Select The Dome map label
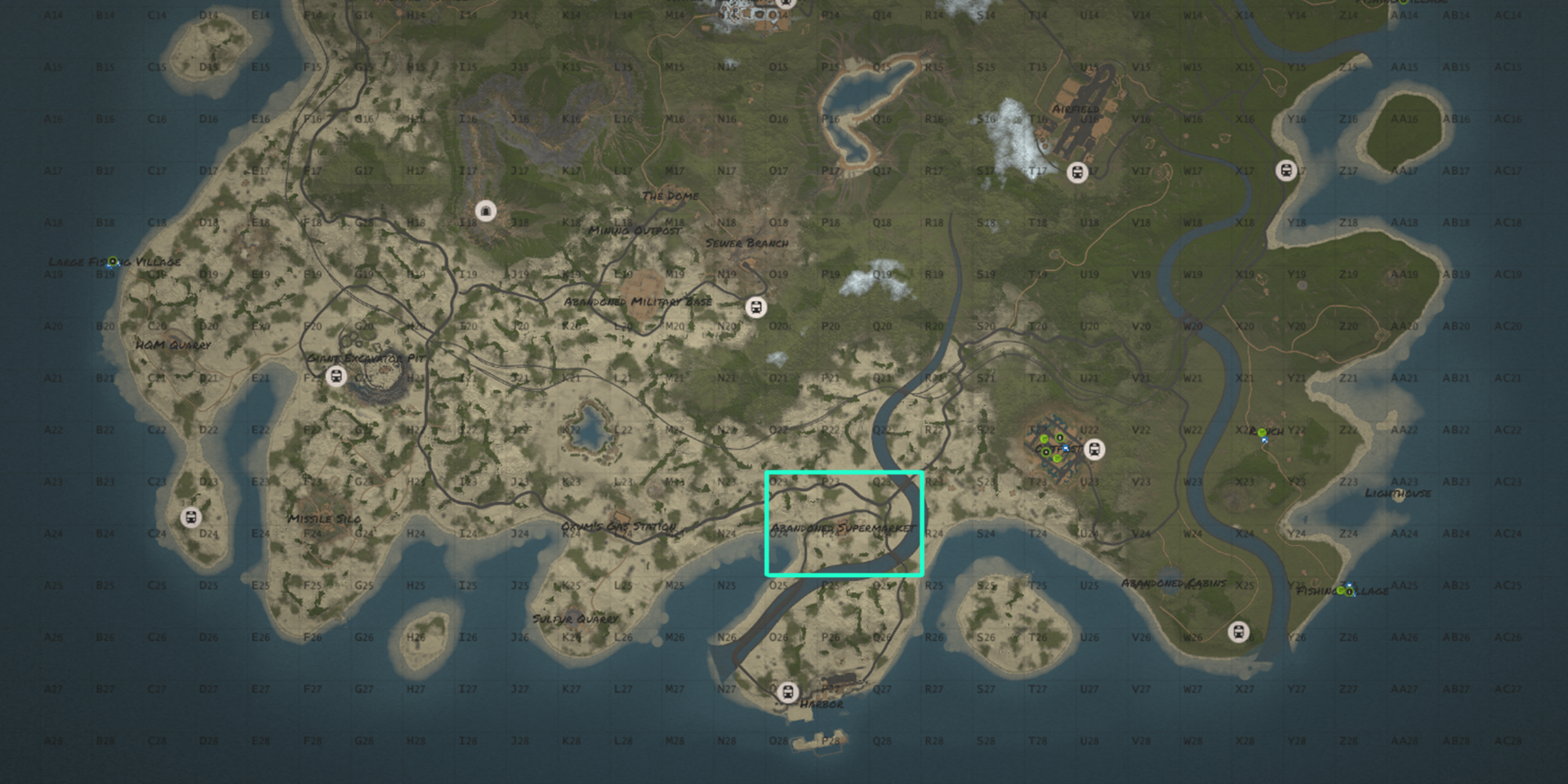The width and height of the screenshot is (1568, 784). (670, 196)
